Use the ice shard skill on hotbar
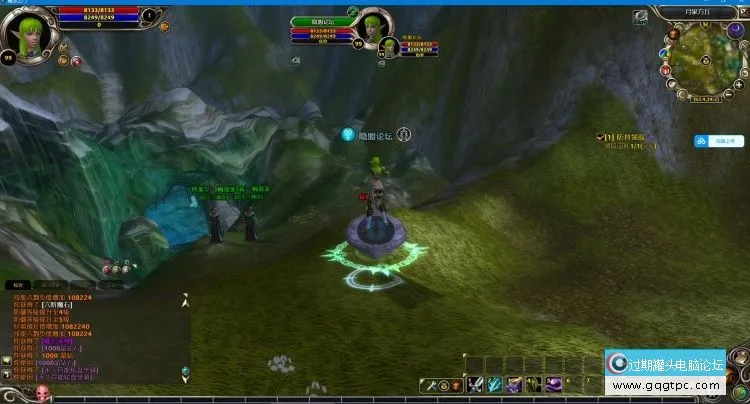The width and height of the screenshot is (750, 404). click(x=495, y=385)
